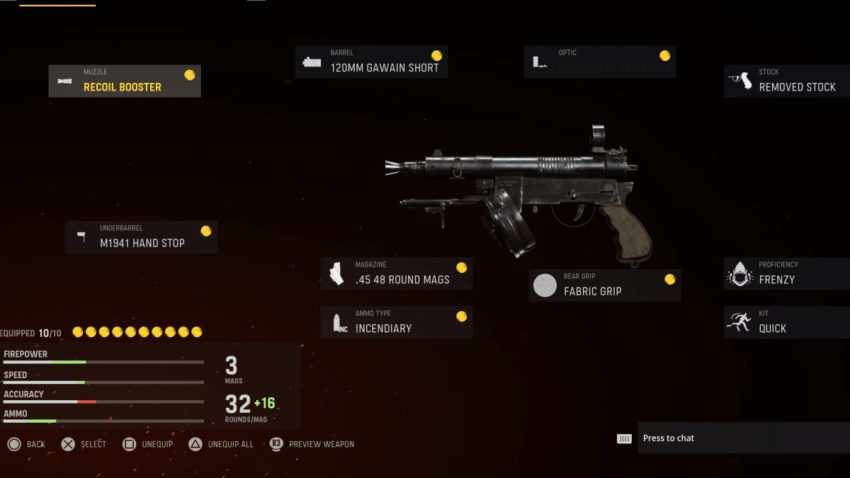Open the Incendiary ammo type slot
Image resolution: width=850 pixels, height=478 pixels.
tap(397, 322)
